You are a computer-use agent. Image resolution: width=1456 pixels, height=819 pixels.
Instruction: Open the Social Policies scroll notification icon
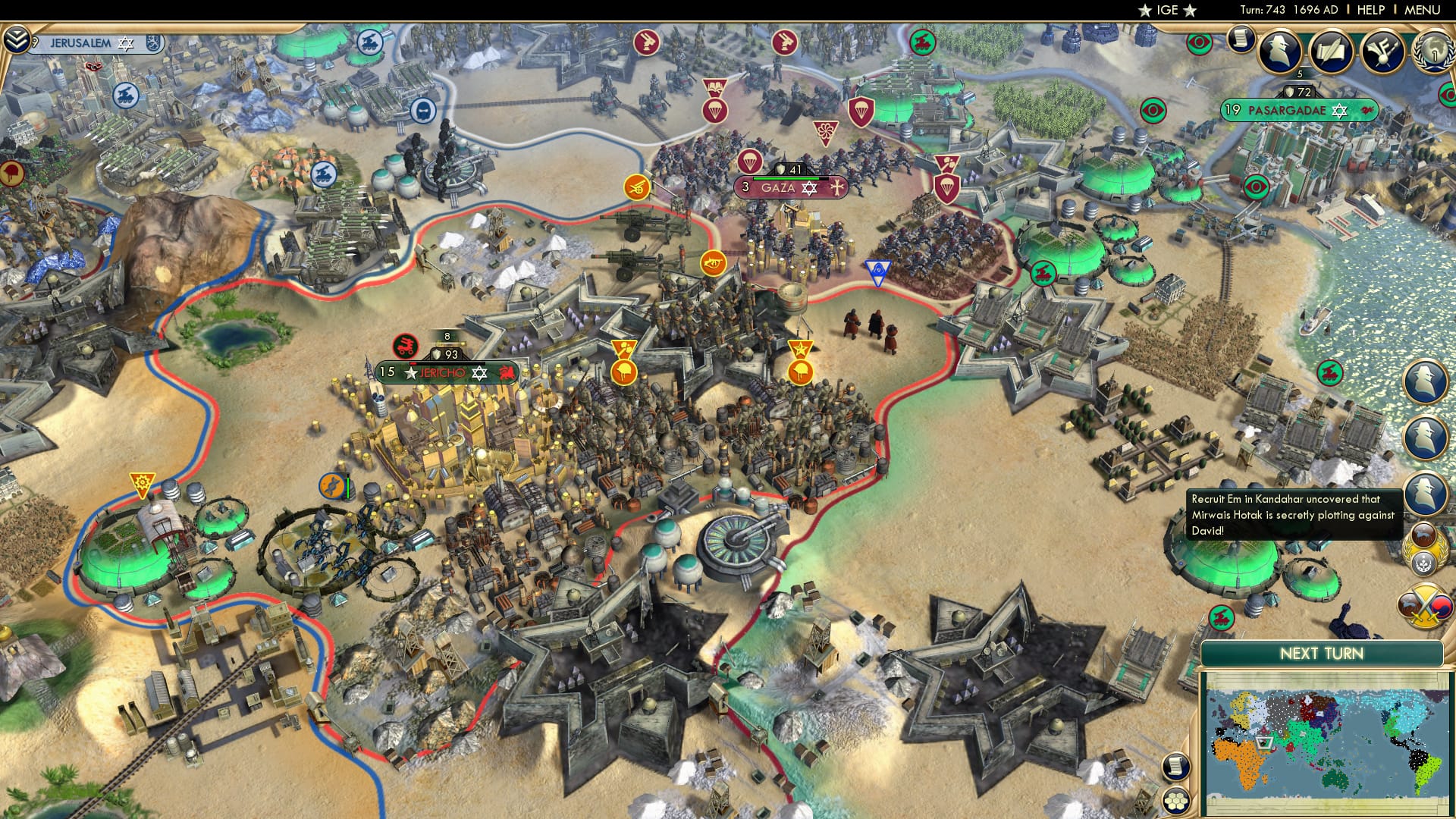[1241, 41]
